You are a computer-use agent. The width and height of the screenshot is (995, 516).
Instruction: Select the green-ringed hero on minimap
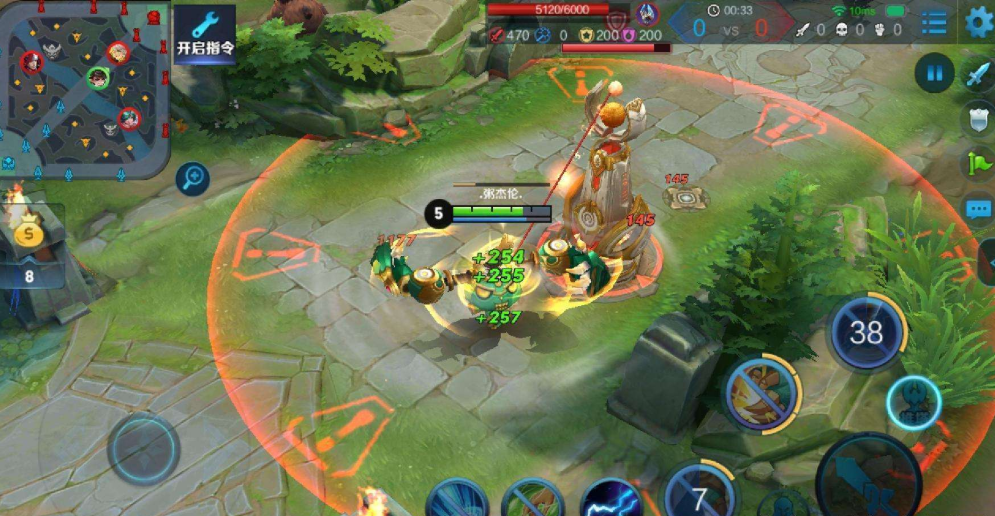pyautogui.click(x=97, y=77)
